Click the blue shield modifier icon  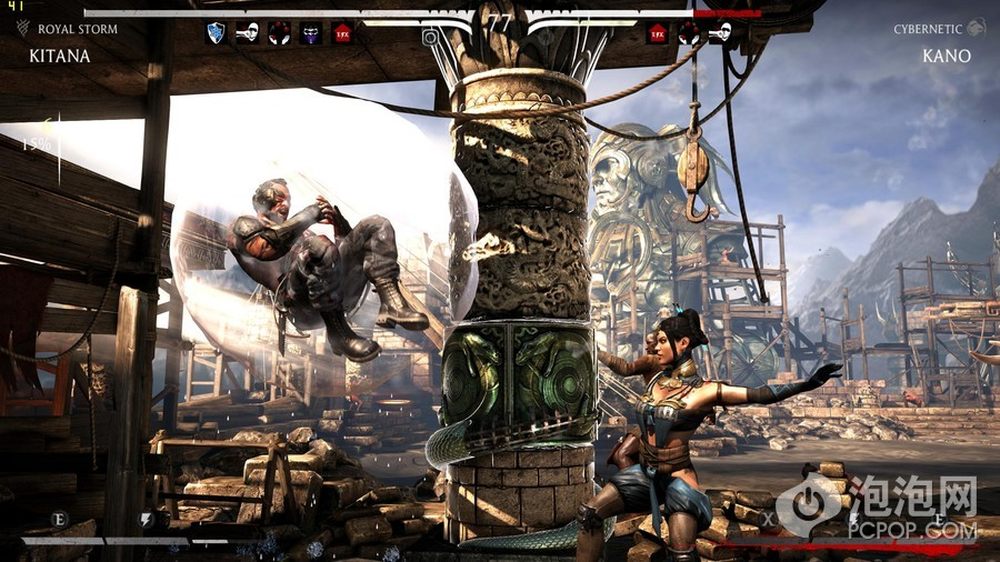tap(215, 33)
